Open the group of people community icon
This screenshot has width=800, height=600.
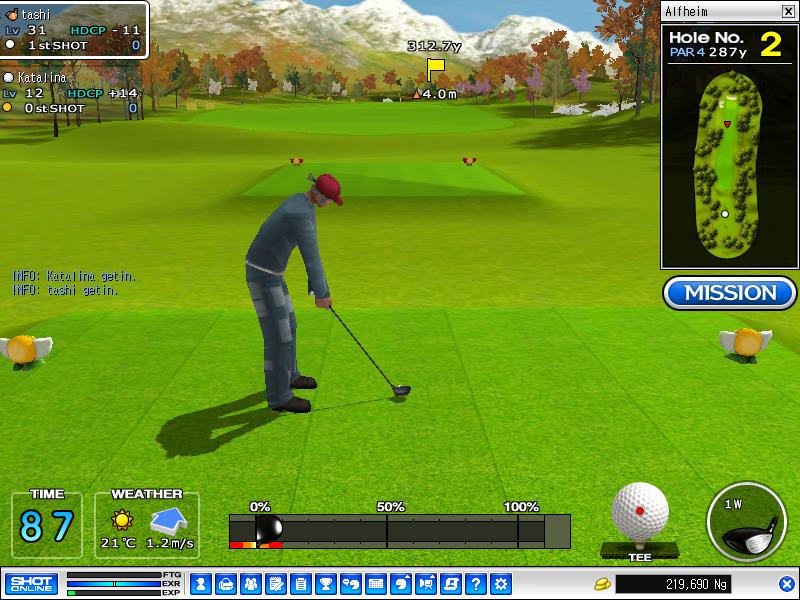250,583
